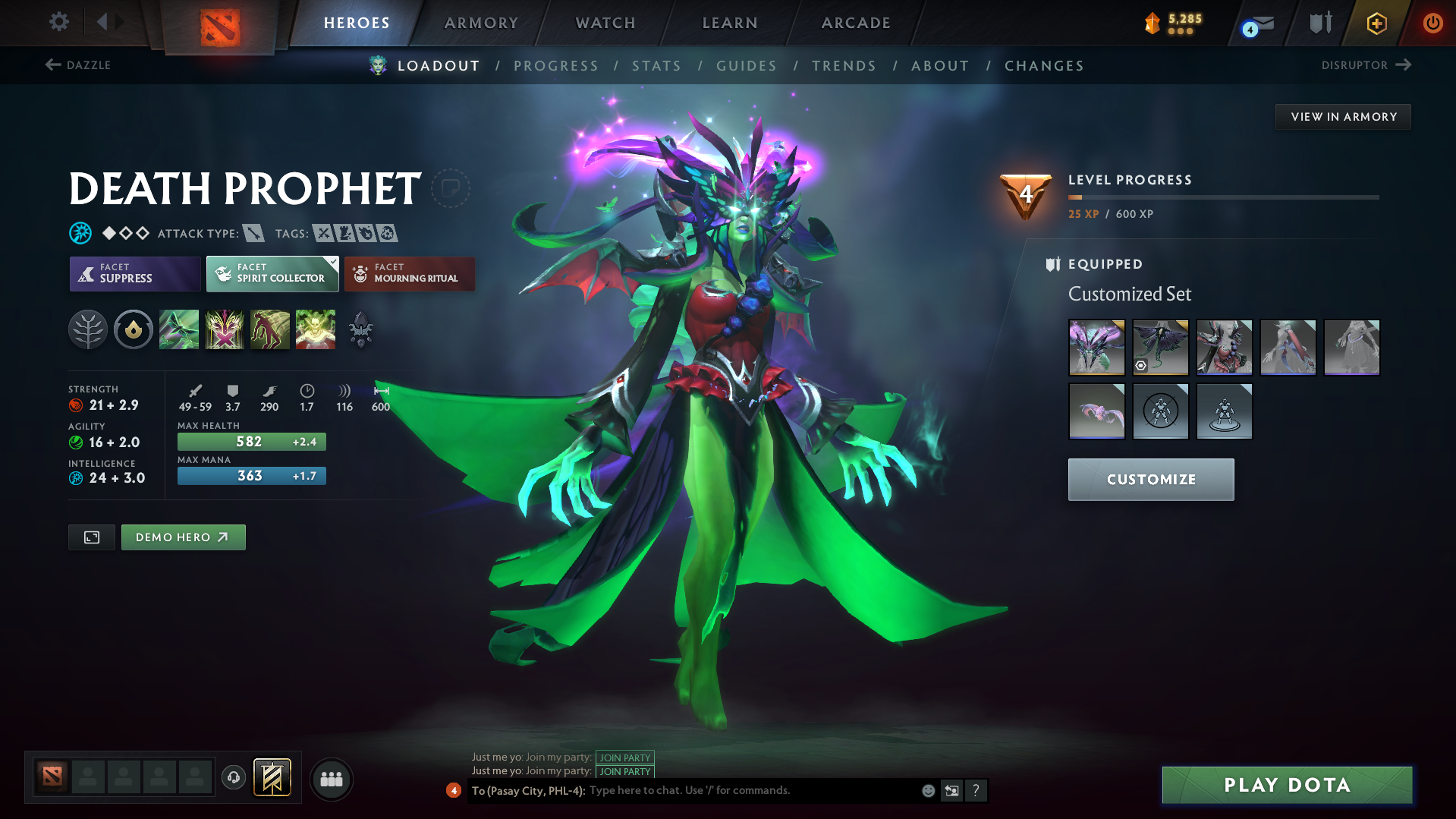
Task: Select the Spirit Siphon ability icon
Action: (x=270, y=329)
